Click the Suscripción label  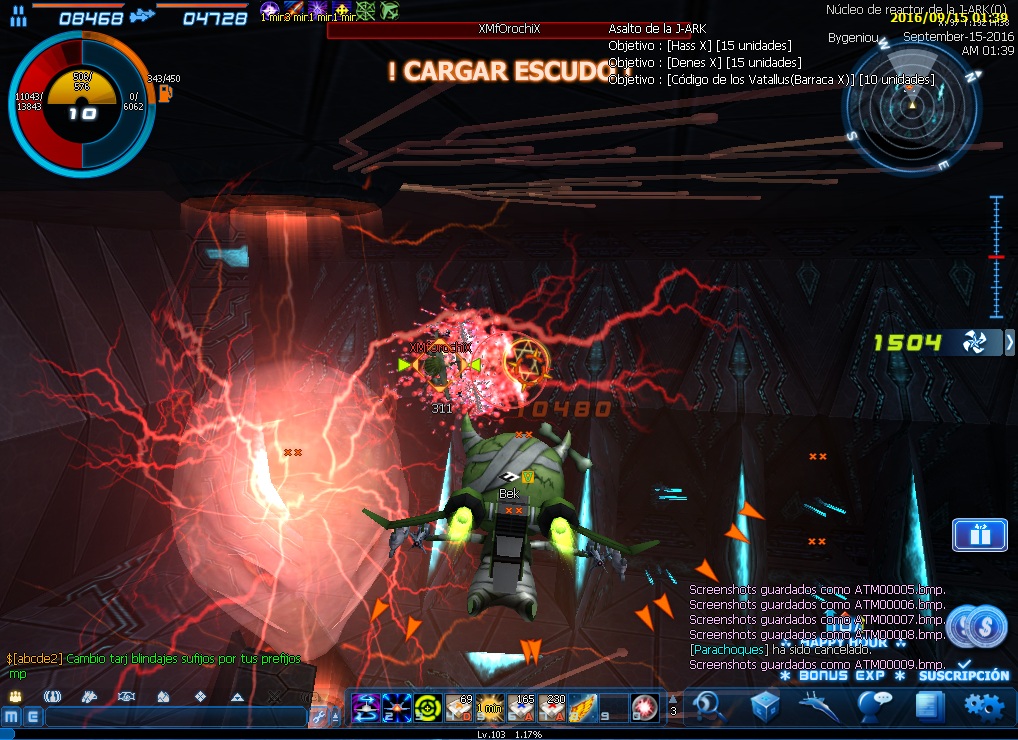(964, 676)
